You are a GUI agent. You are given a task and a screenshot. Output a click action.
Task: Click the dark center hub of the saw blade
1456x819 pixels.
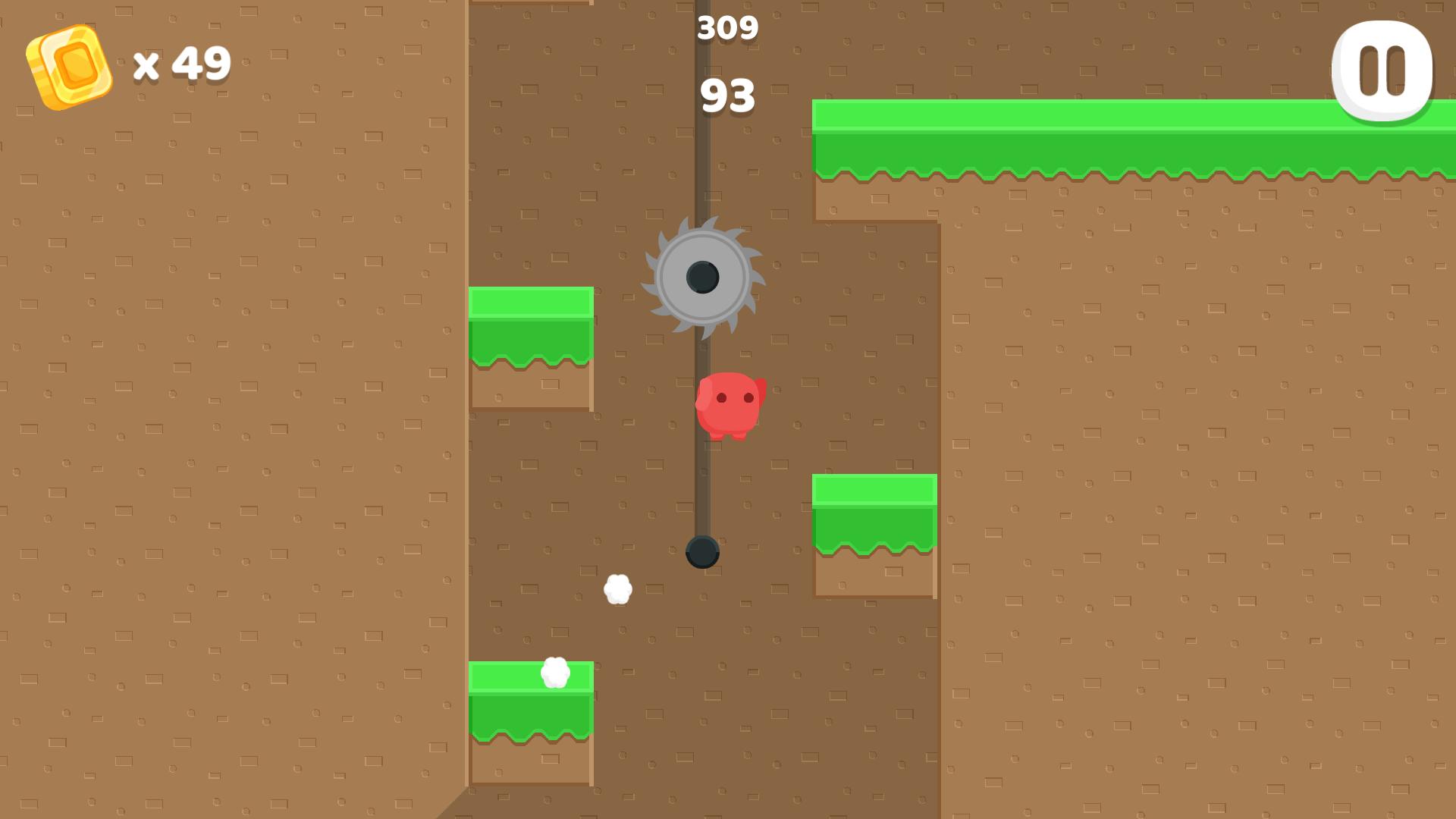click(x=701, y=278)
